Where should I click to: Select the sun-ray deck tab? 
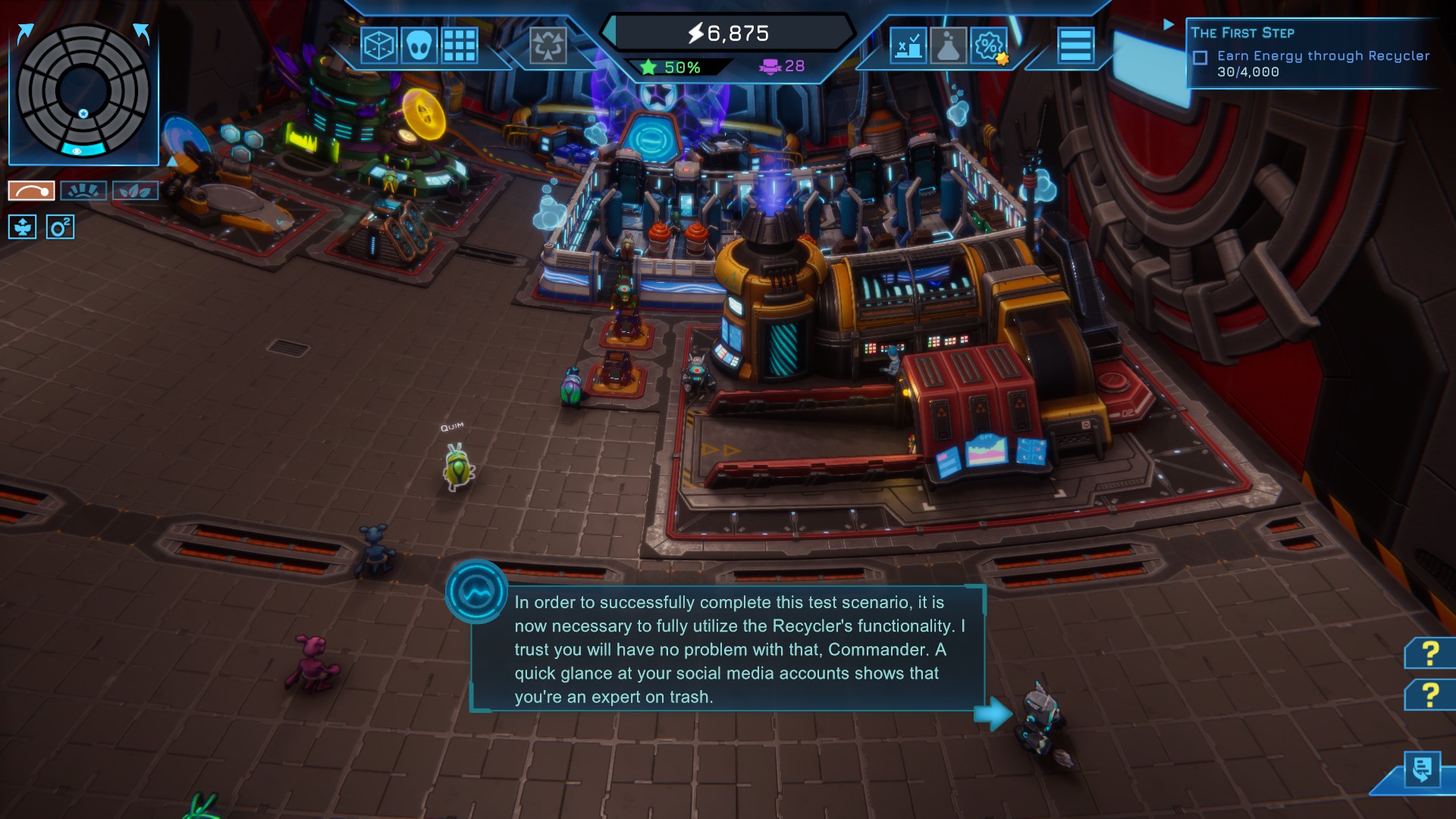point(83,190)
